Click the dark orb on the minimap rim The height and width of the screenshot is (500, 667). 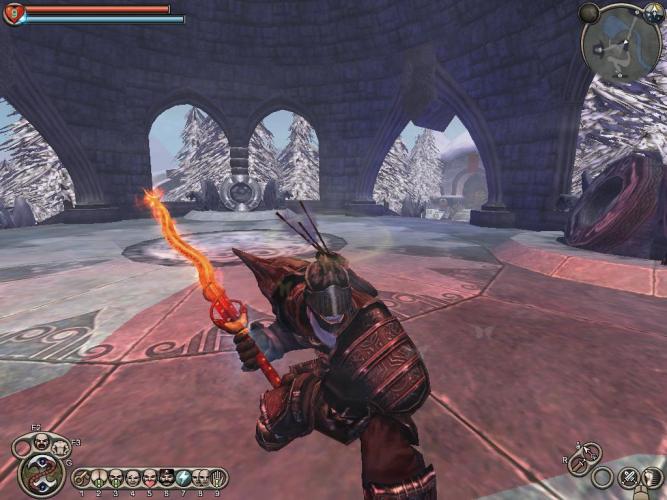pos(589,13)
